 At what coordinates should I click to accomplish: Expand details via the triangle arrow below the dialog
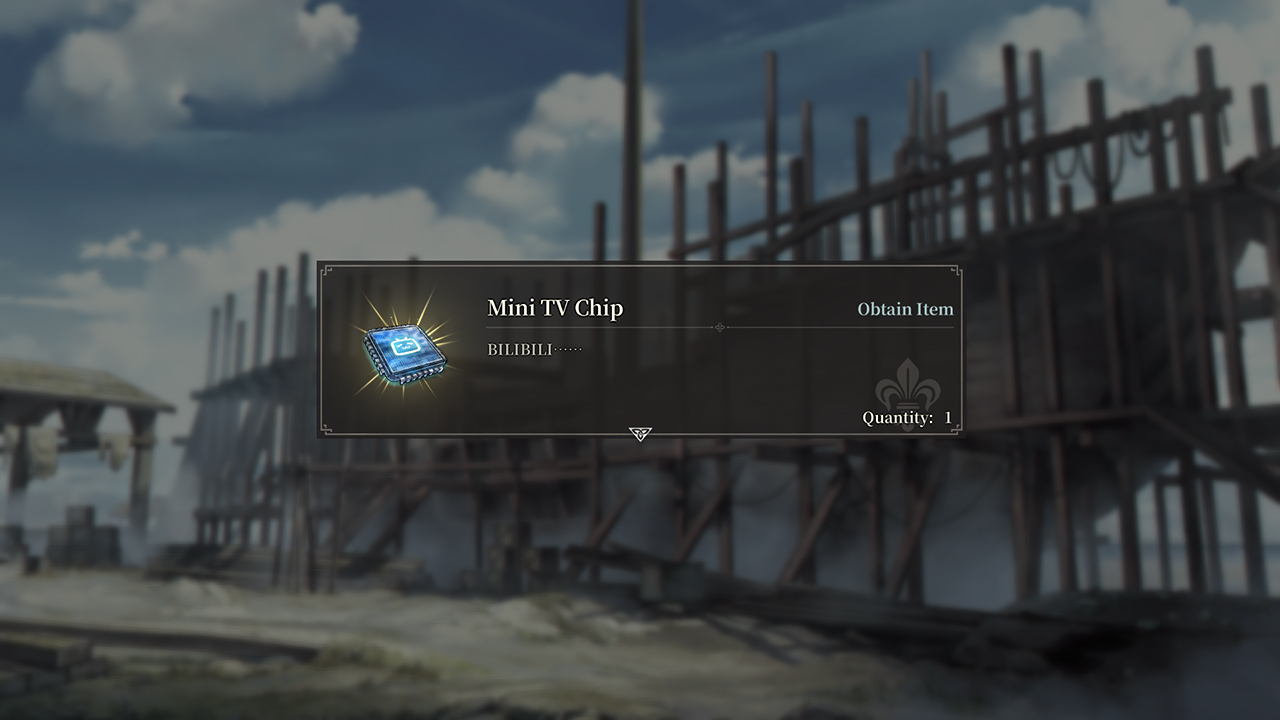tap(640, 434)
